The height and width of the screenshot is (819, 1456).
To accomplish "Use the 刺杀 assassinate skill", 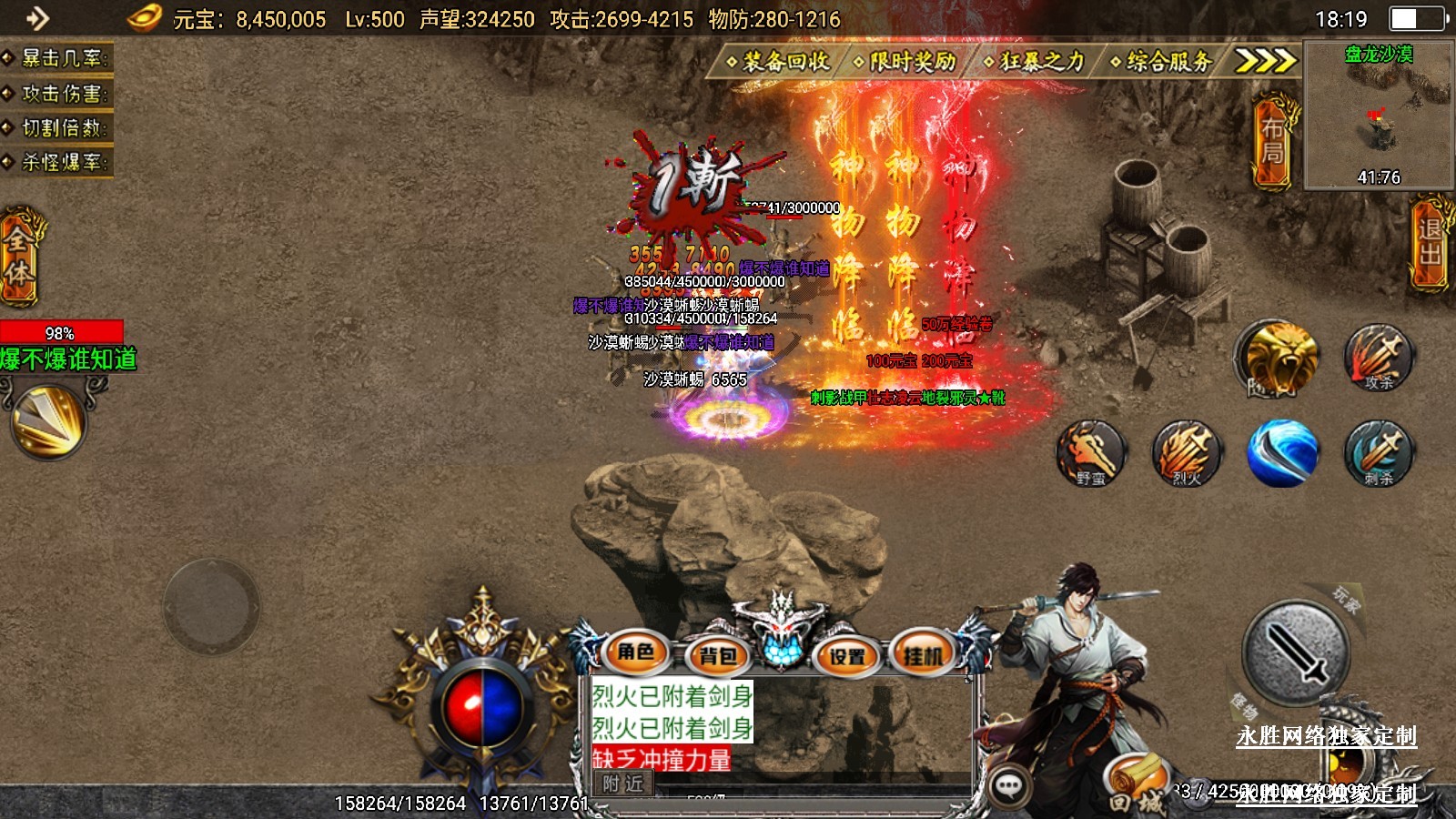I will (1379, 452).
